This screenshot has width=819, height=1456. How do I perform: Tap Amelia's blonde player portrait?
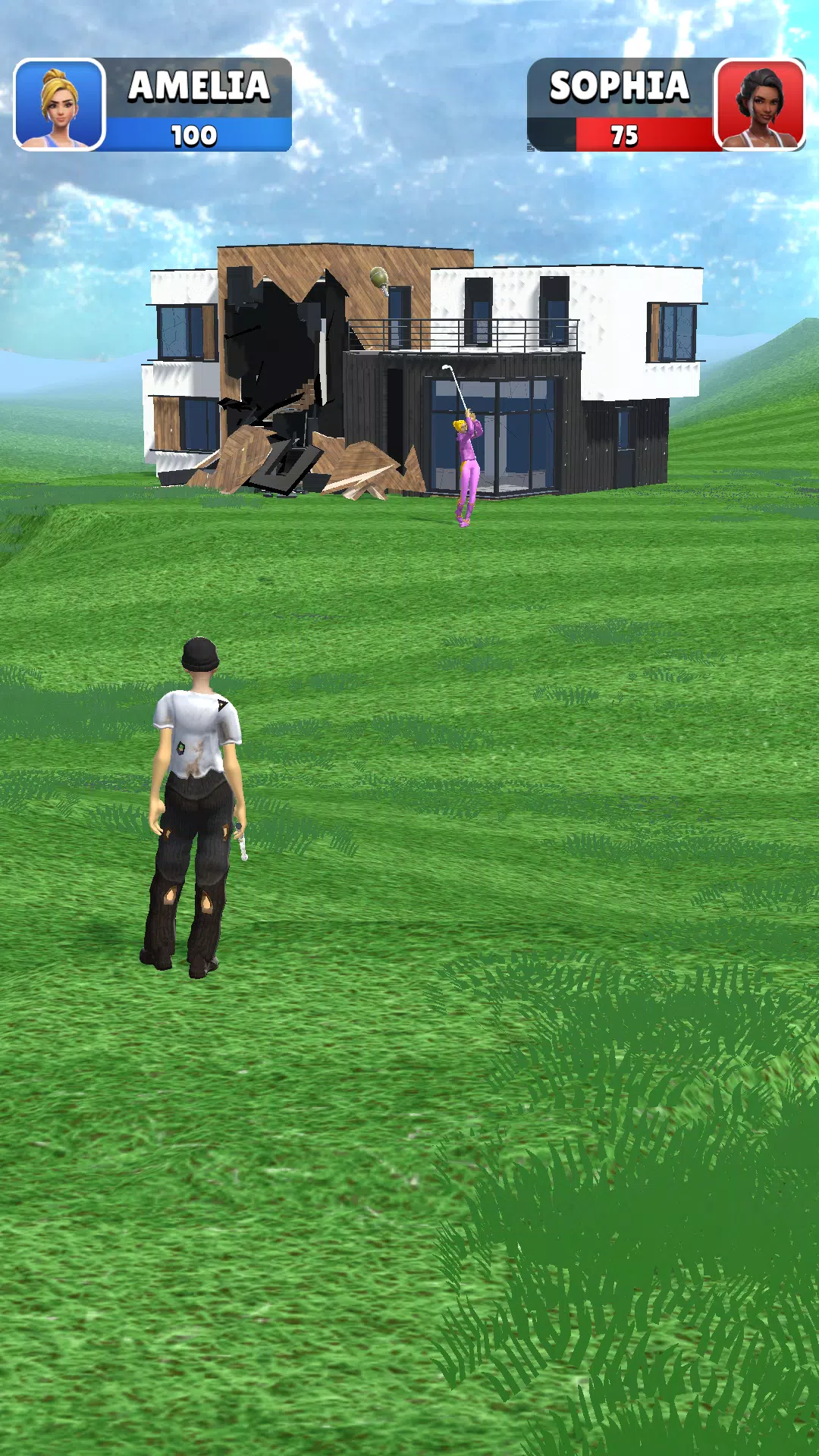click(59, 104)
